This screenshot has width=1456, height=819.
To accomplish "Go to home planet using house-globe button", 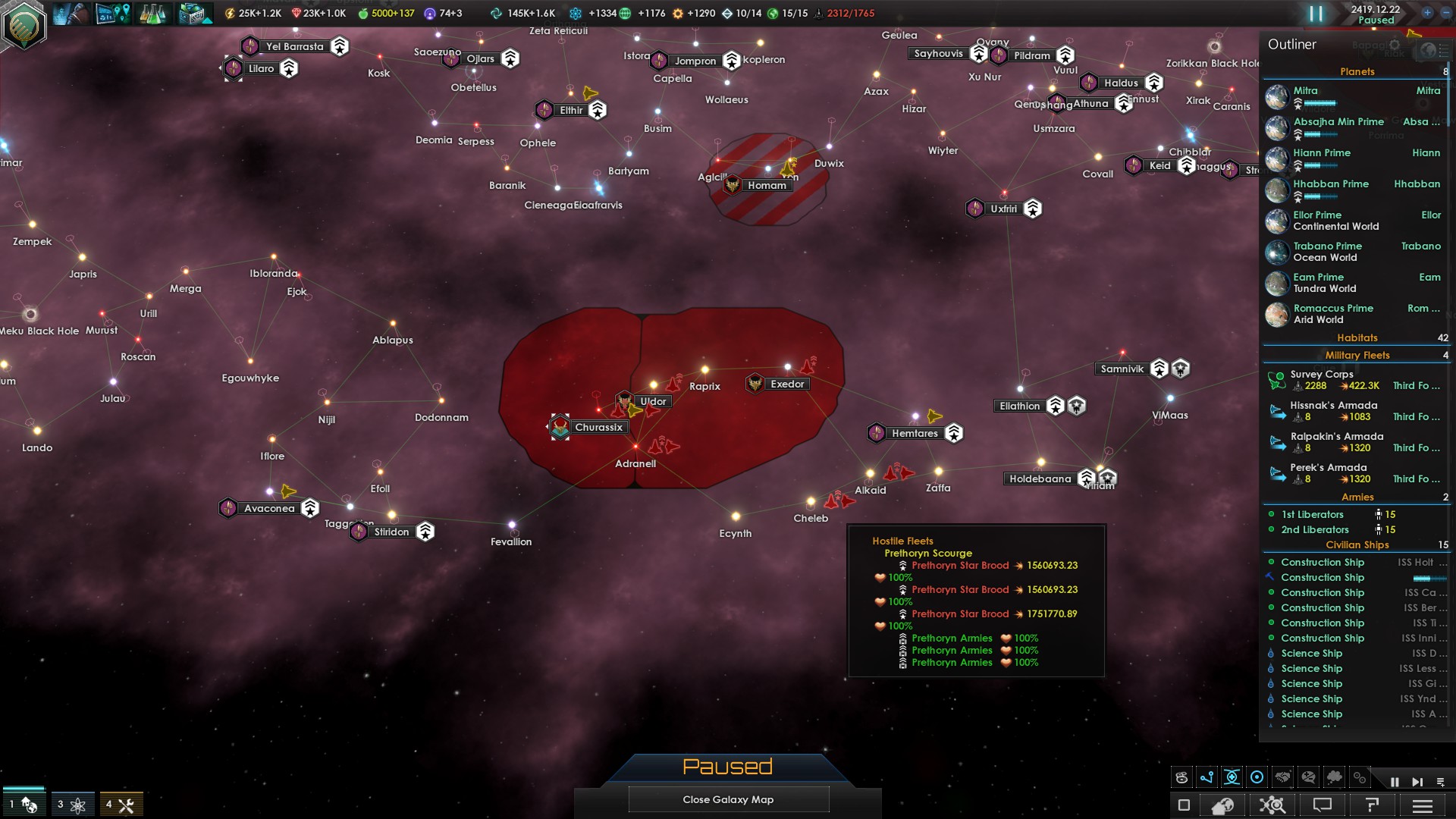I will click(1222, 805).
